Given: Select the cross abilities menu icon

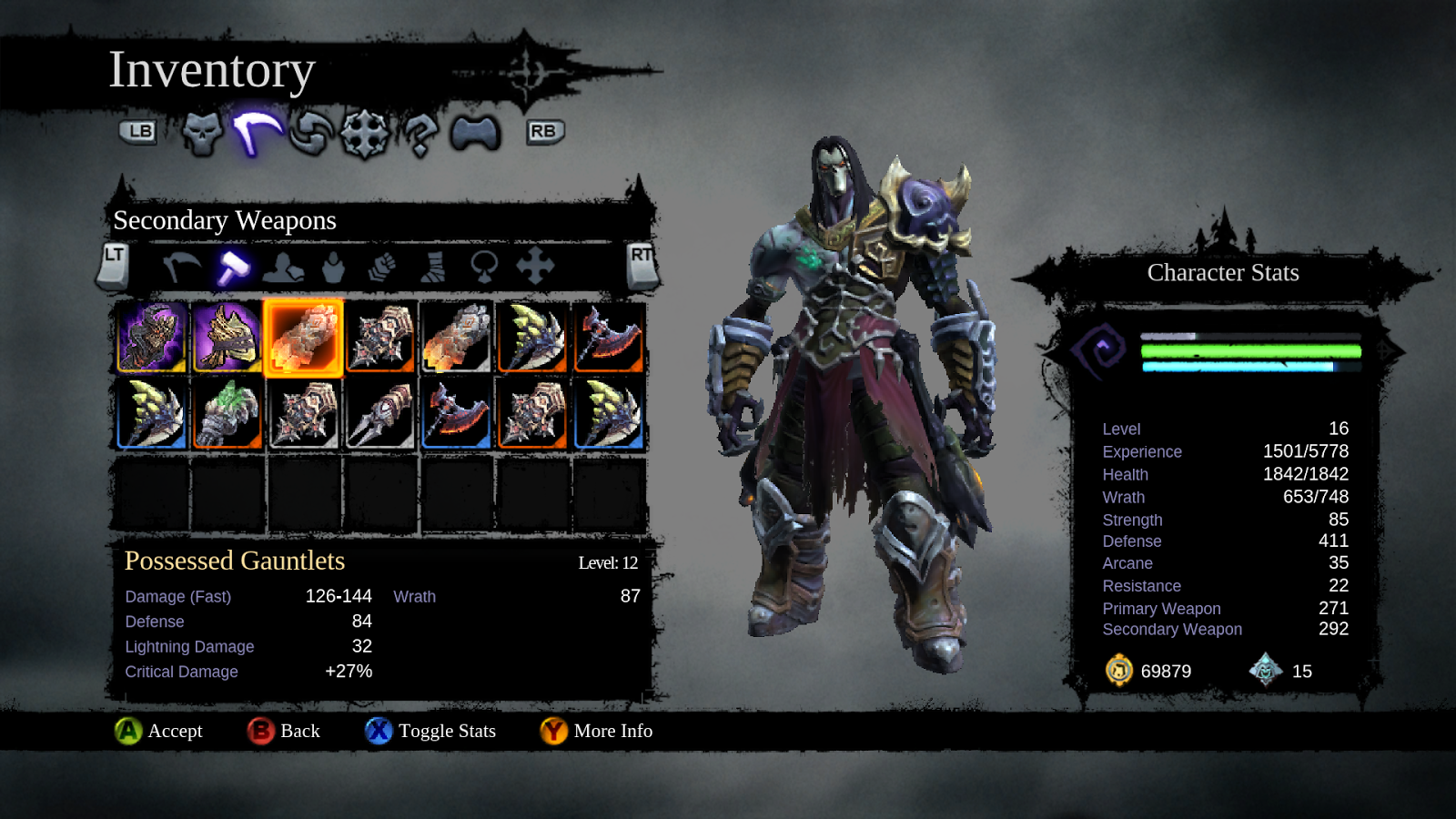Looking at the screenshot, I should (362, 132).
